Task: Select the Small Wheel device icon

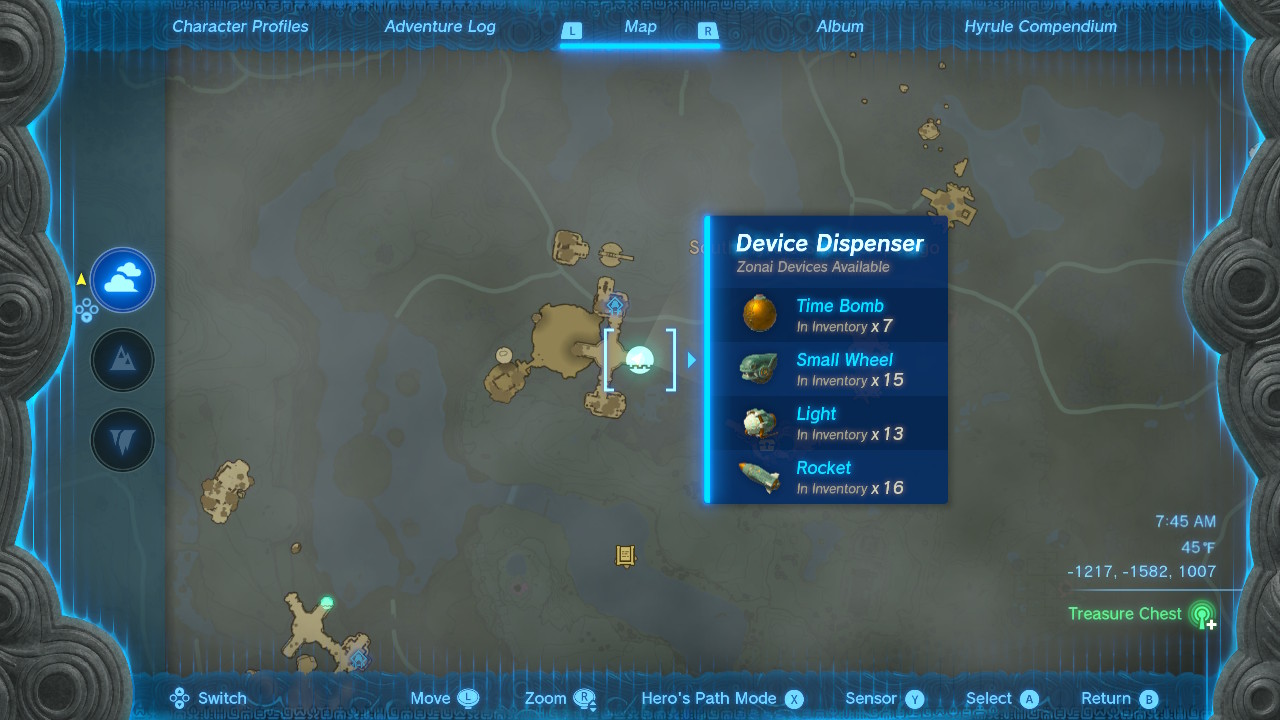Action: 757,368
